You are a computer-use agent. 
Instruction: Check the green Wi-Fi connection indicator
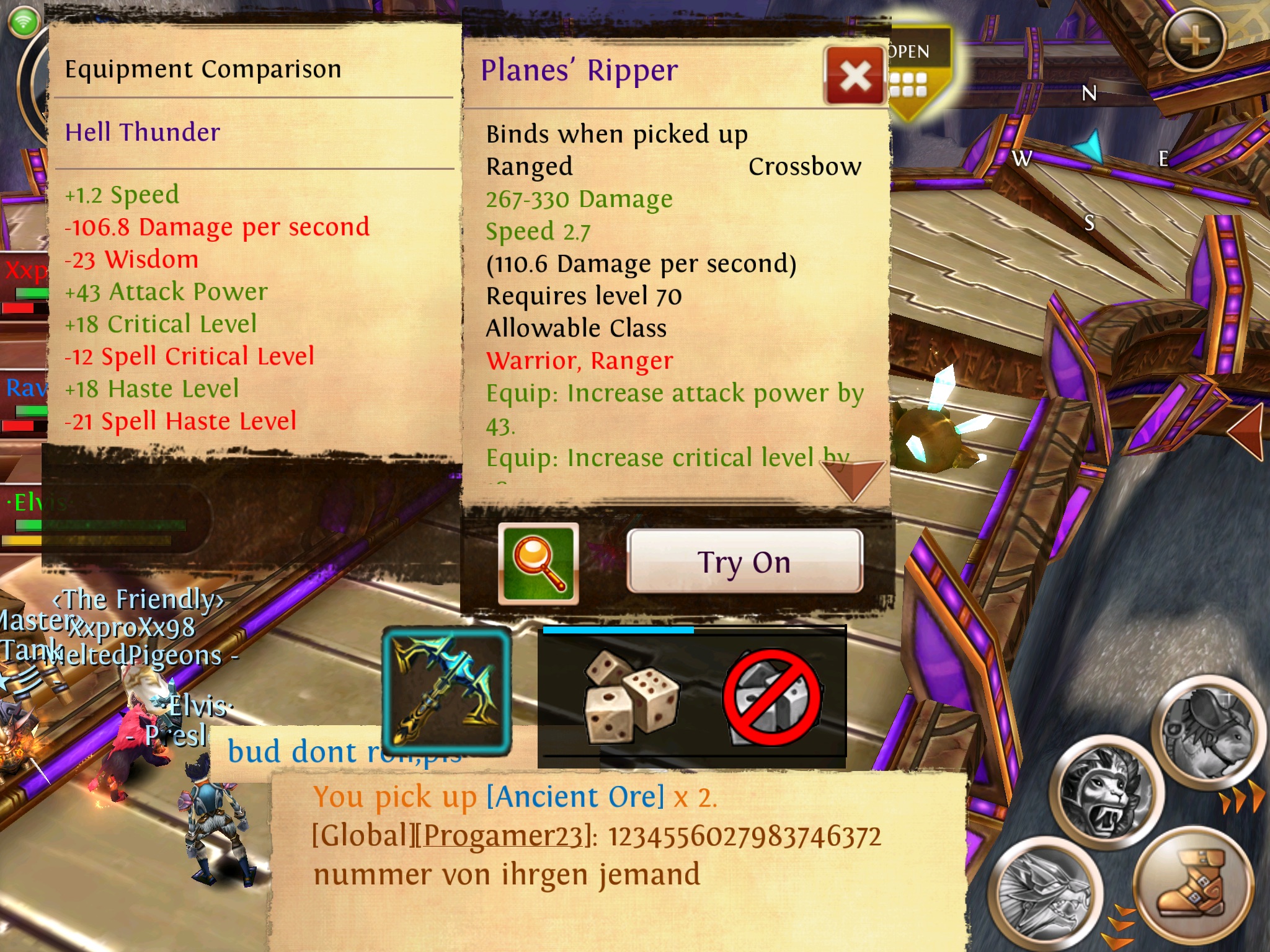24,22
